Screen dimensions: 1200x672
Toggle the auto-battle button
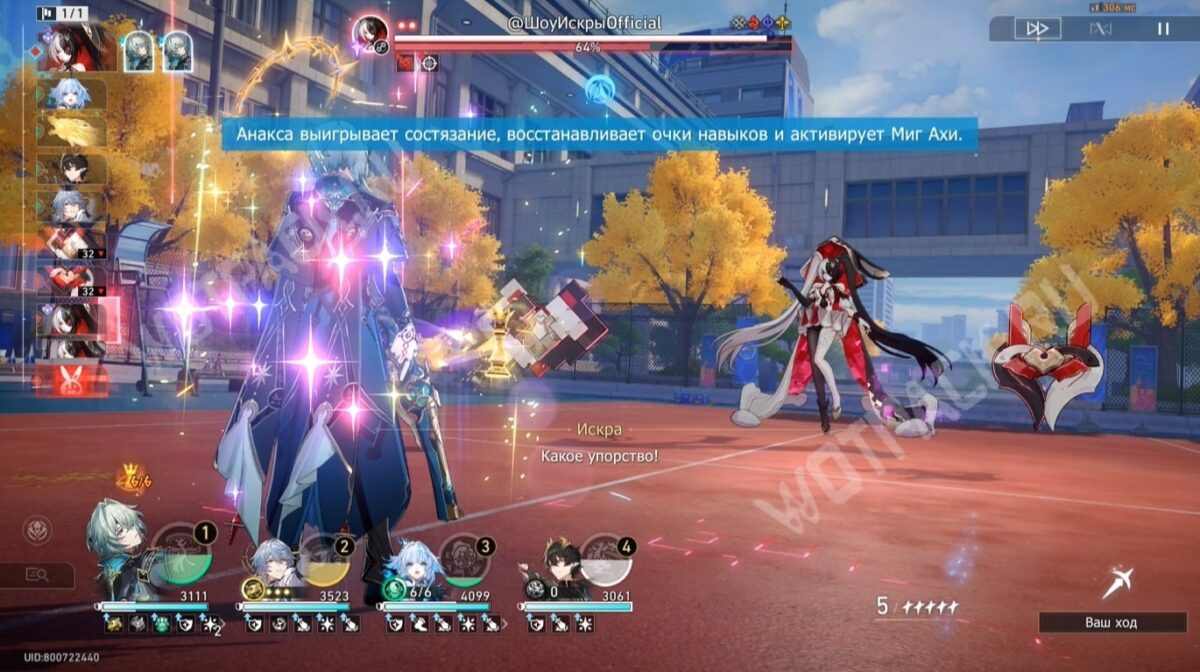point(1100,29)
